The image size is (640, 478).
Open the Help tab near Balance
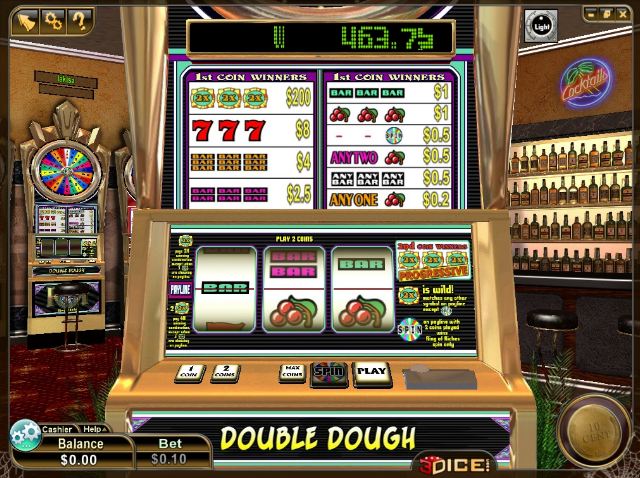[x=92, y=429]
